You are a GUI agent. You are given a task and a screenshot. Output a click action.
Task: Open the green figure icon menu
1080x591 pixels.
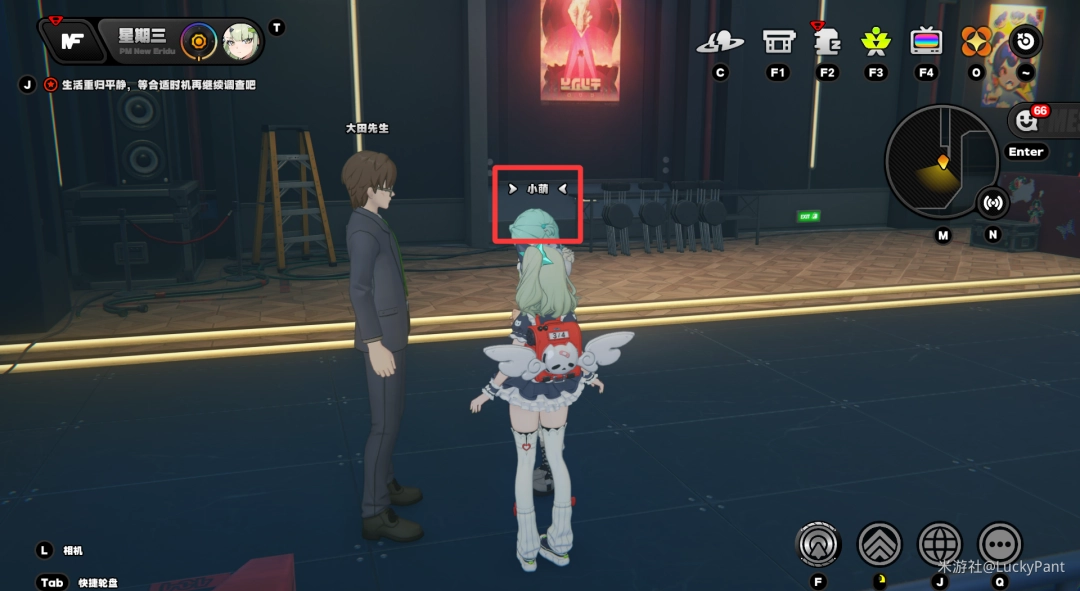pyautogui.click(x=876, y=42)
